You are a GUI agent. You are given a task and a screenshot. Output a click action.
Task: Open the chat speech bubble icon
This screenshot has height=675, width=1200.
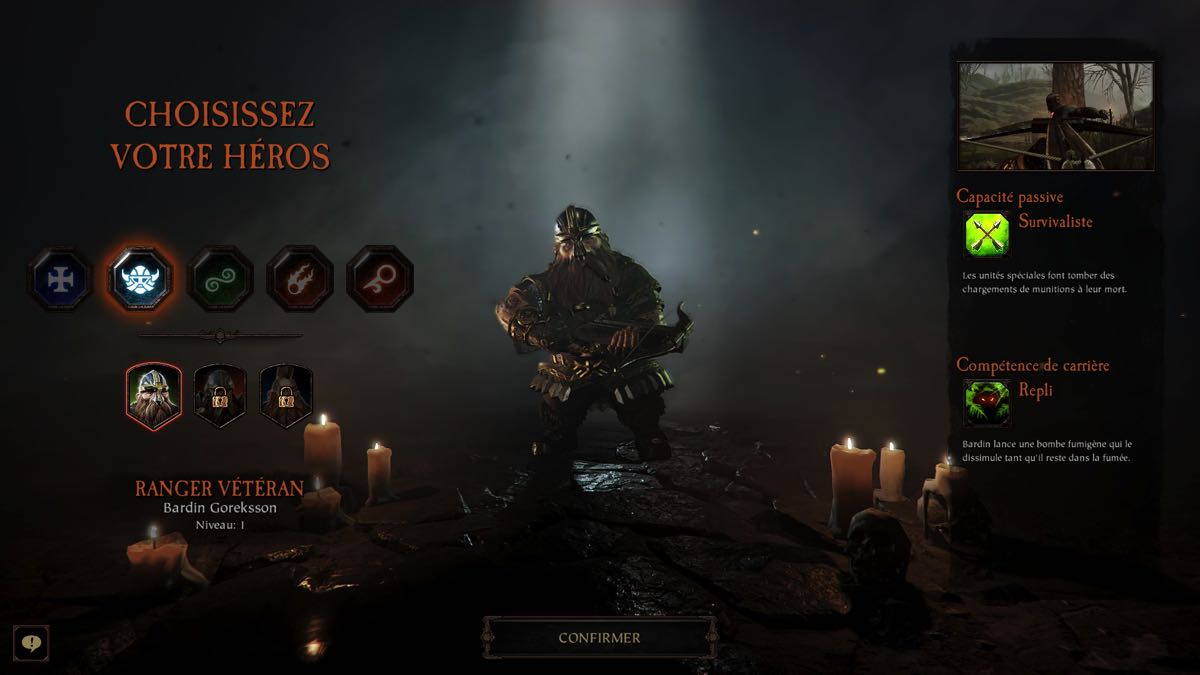pyautogui.click(x=31, y=643)
